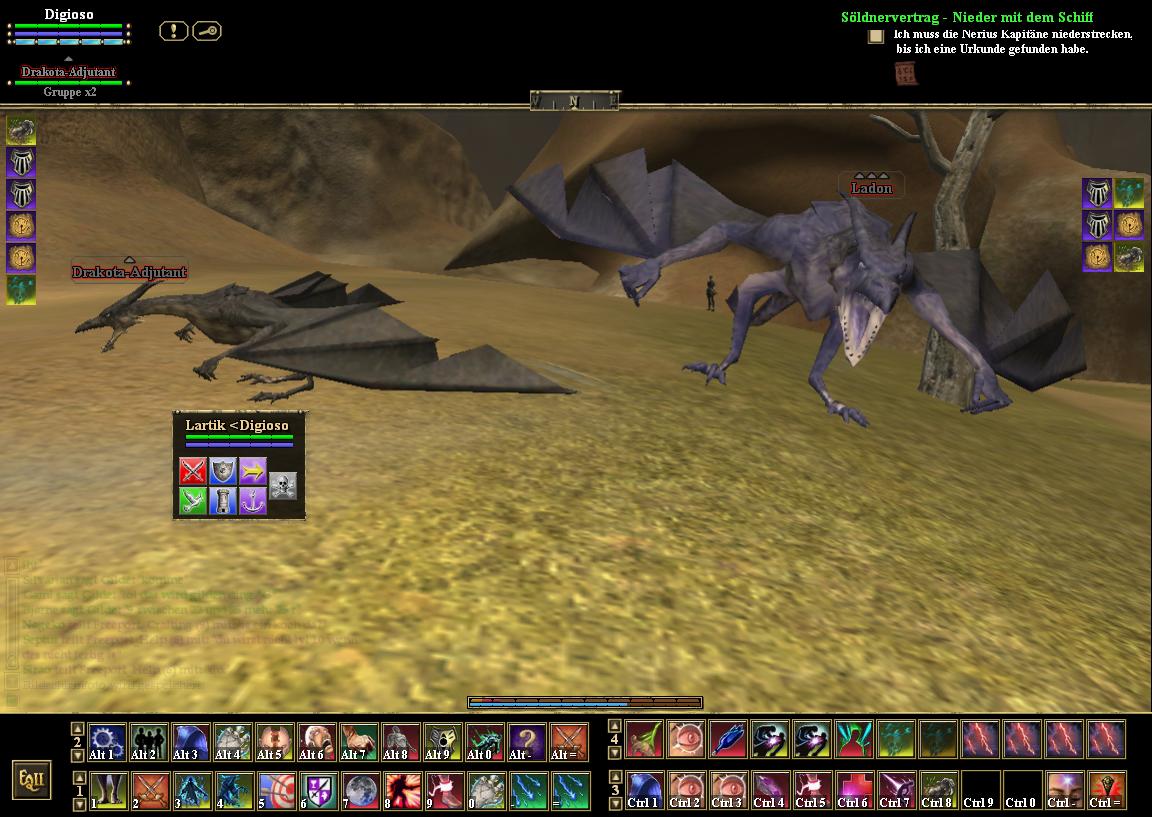Dismiss the pet with the skull icon
The height and width of the screenshot is (817, 1152).
[283, 485]
